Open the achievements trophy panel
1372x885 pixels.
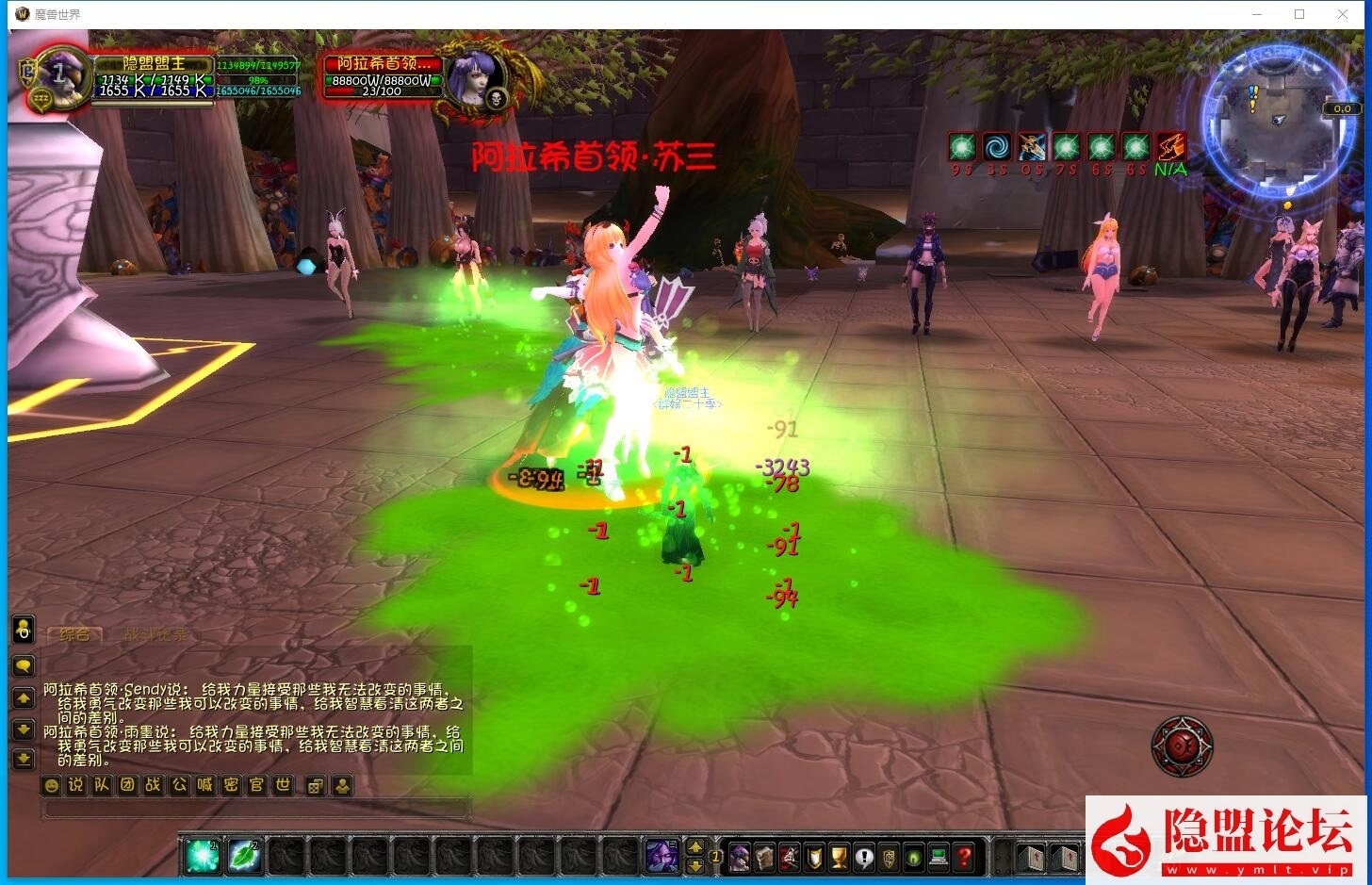[839, 858]
